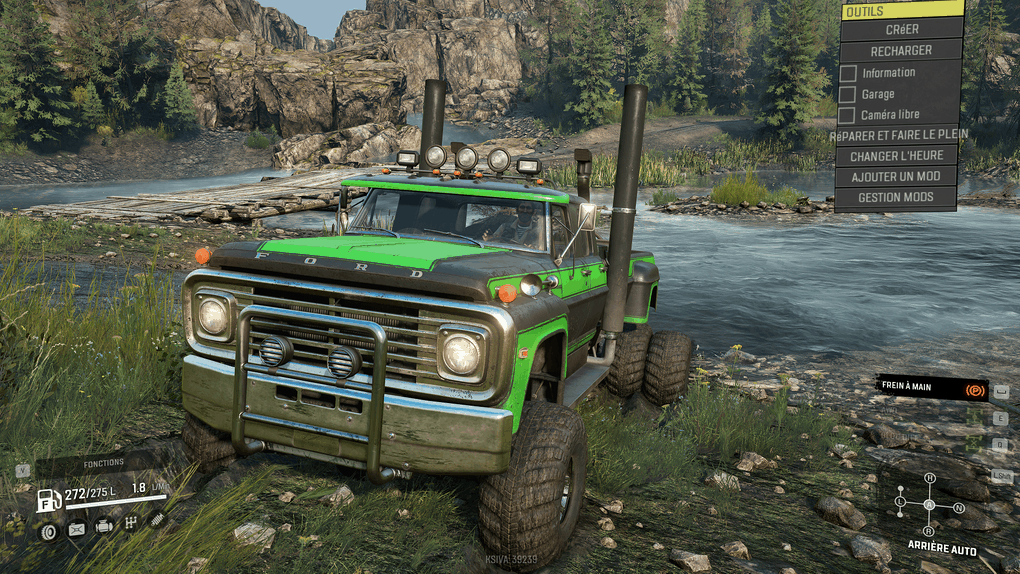
Task: Select the engine damage icon
Action: tap(103, 526)
